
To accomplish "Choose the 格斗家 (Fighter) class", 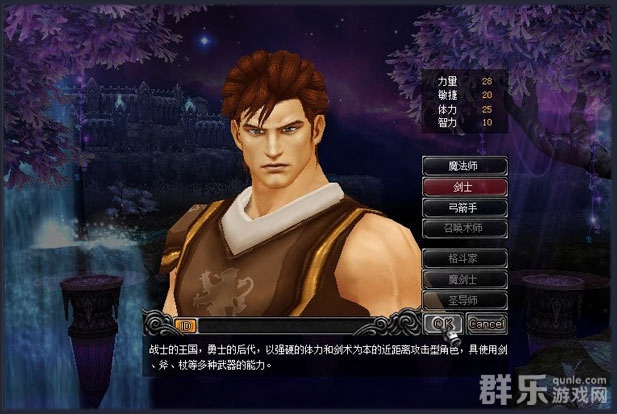I will pyautogui.click(x=463, y=257).
